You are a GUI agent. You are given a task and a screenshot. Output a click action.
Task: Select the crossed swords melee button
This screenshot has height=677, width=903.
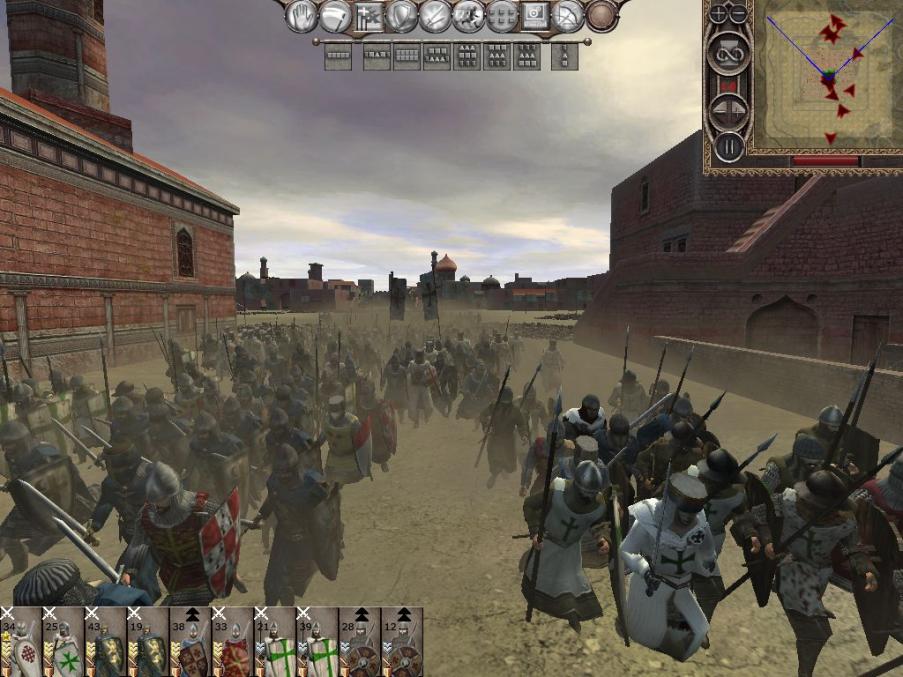pyautogui.click(x=434, y=16)
